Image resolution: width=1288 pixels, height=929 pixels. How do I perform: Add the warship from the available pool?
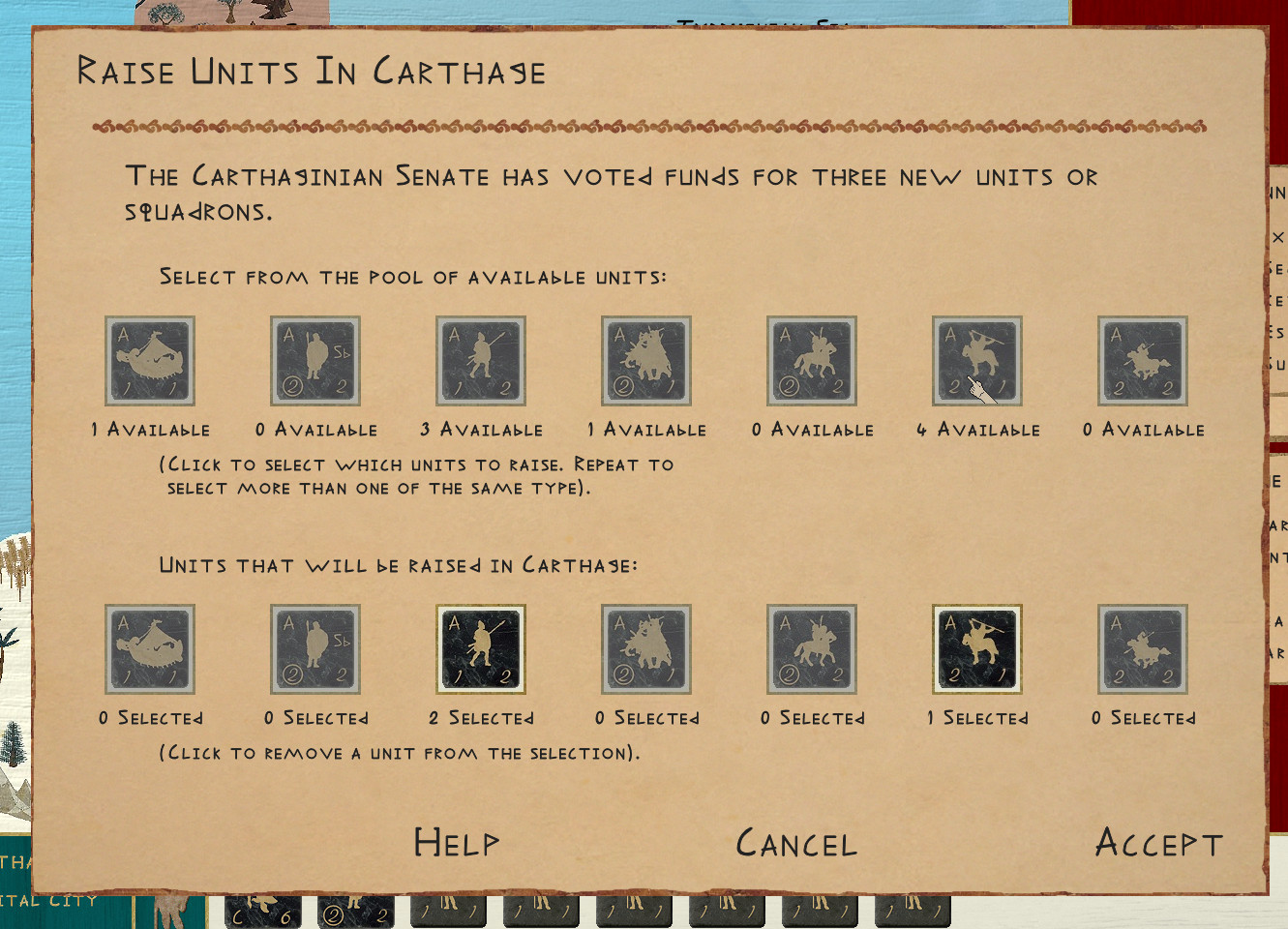[150, 361]
